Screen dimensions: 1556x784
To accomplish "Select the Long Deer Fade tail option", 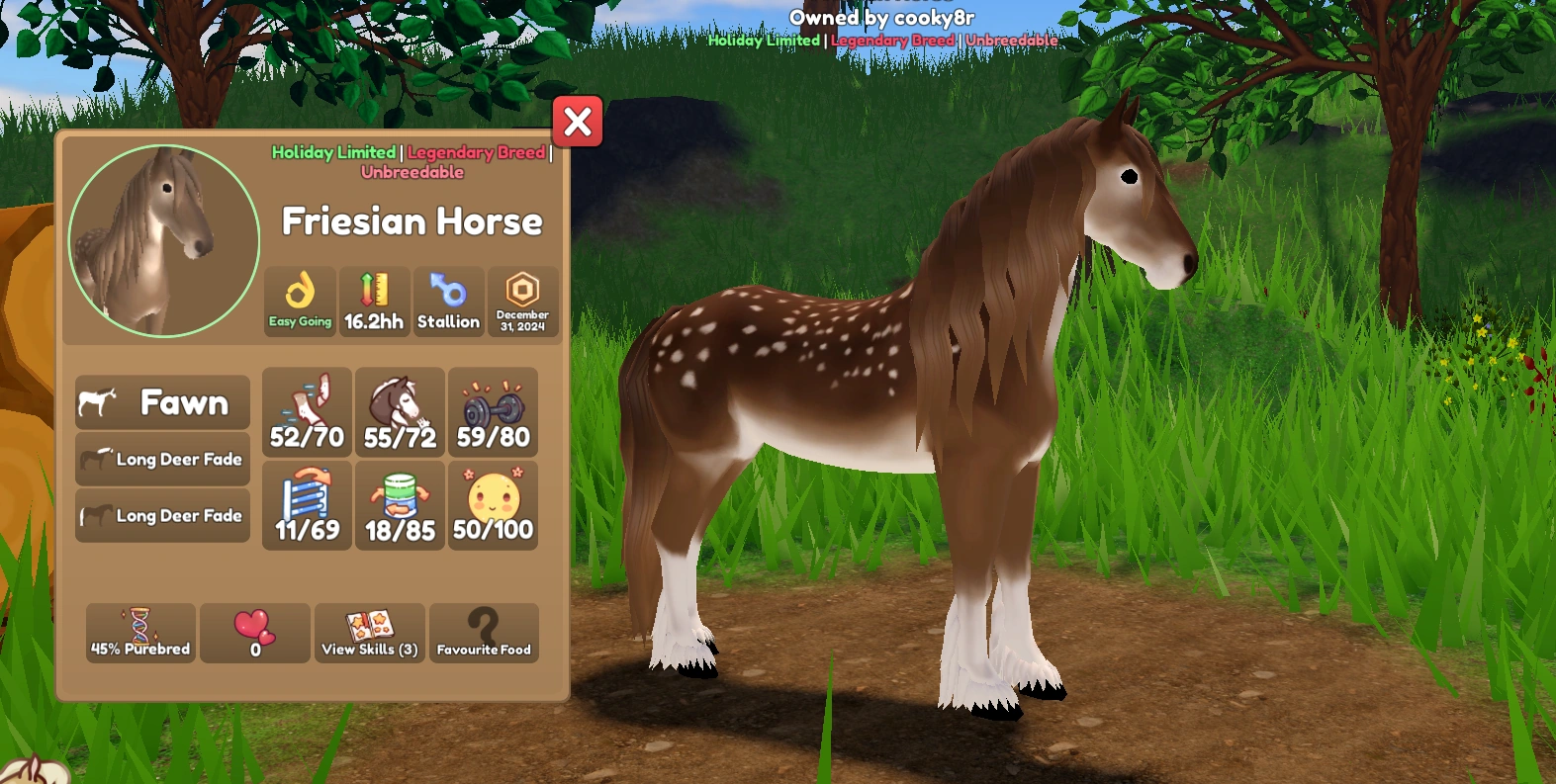I will pos(161,515).
